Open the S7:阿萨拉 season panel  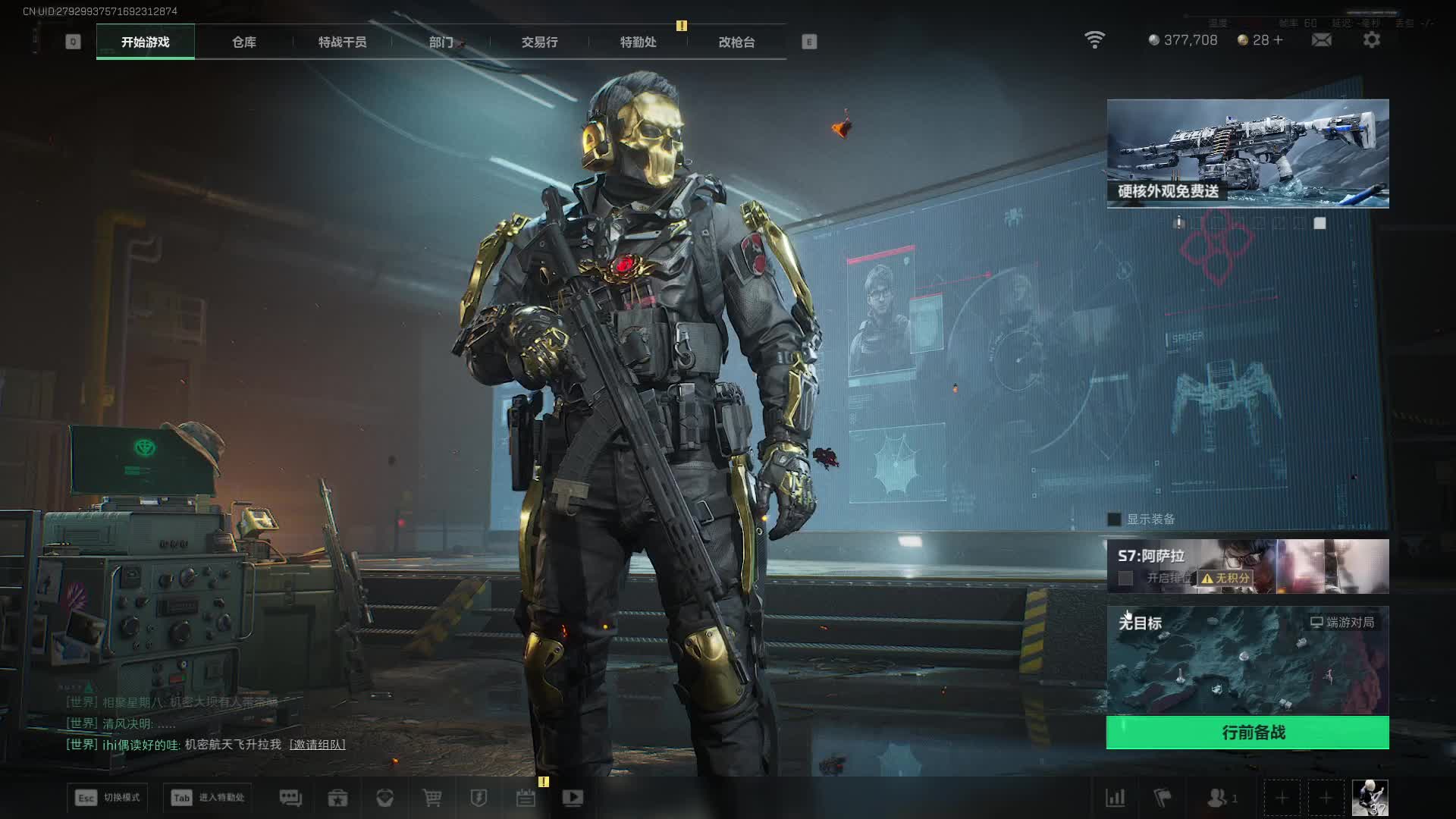[1247, 566]
